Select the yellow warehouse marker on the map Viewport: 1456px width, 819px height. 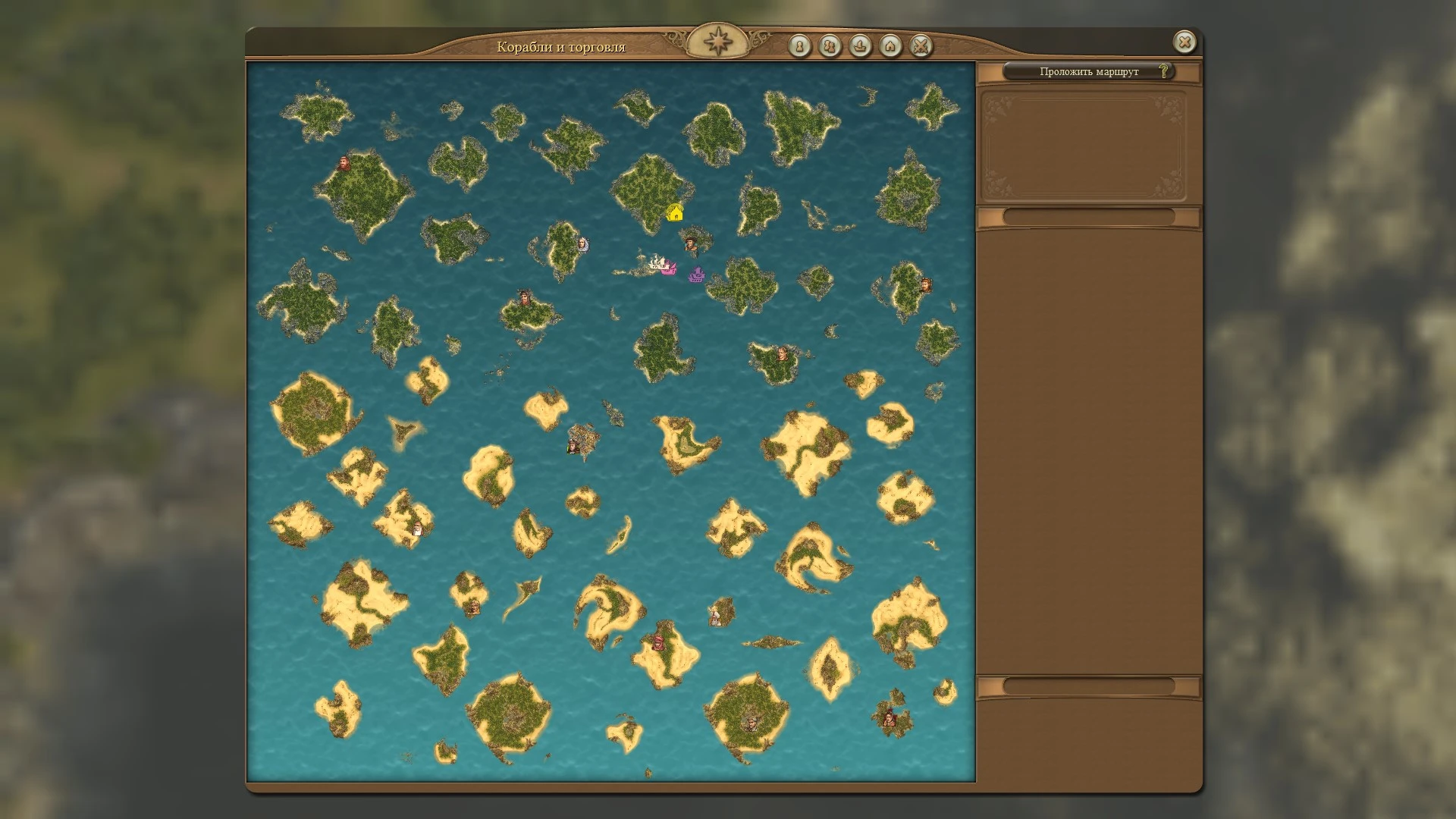(x=677, y=213)
